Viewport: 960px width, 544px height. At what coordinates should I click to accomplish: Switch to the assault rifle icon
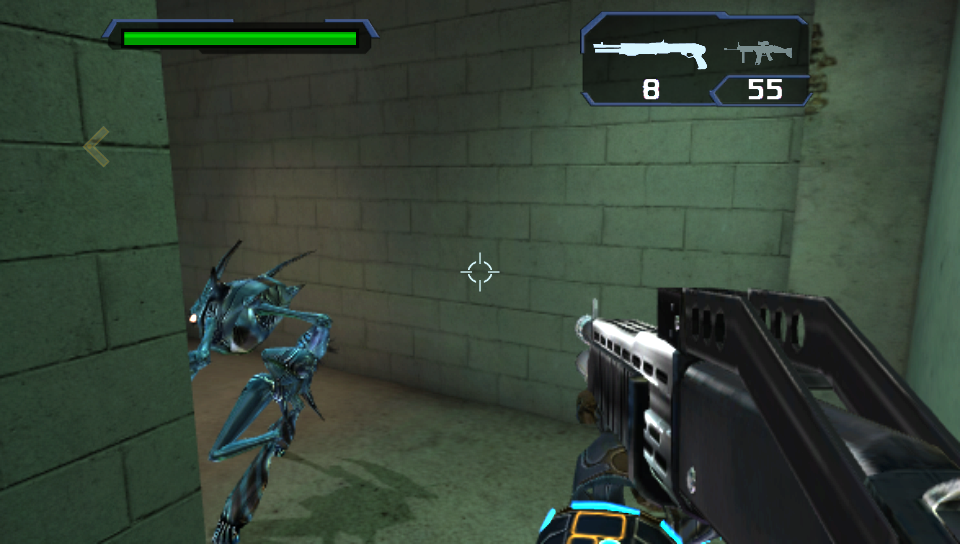point(765,52)
